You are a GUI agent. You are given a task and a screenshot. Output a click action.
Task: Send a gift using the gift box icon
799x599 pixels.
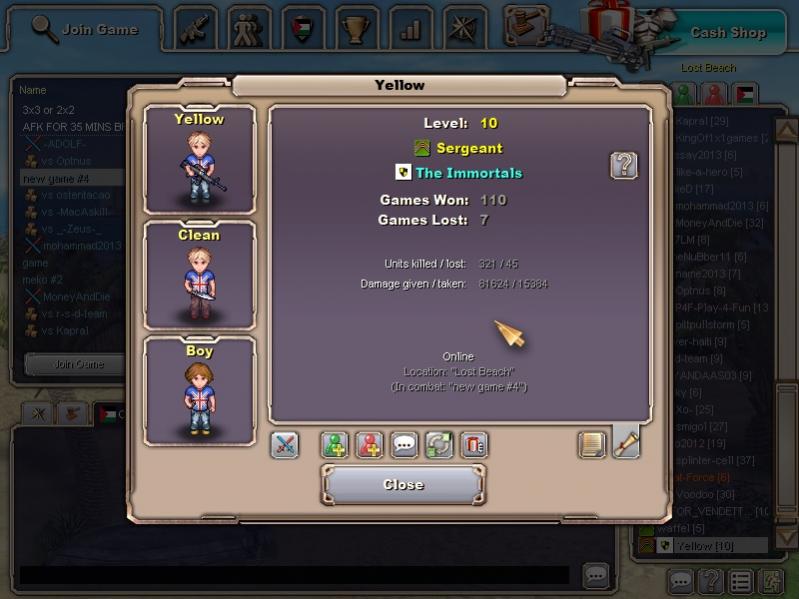[x=474, y=445]
